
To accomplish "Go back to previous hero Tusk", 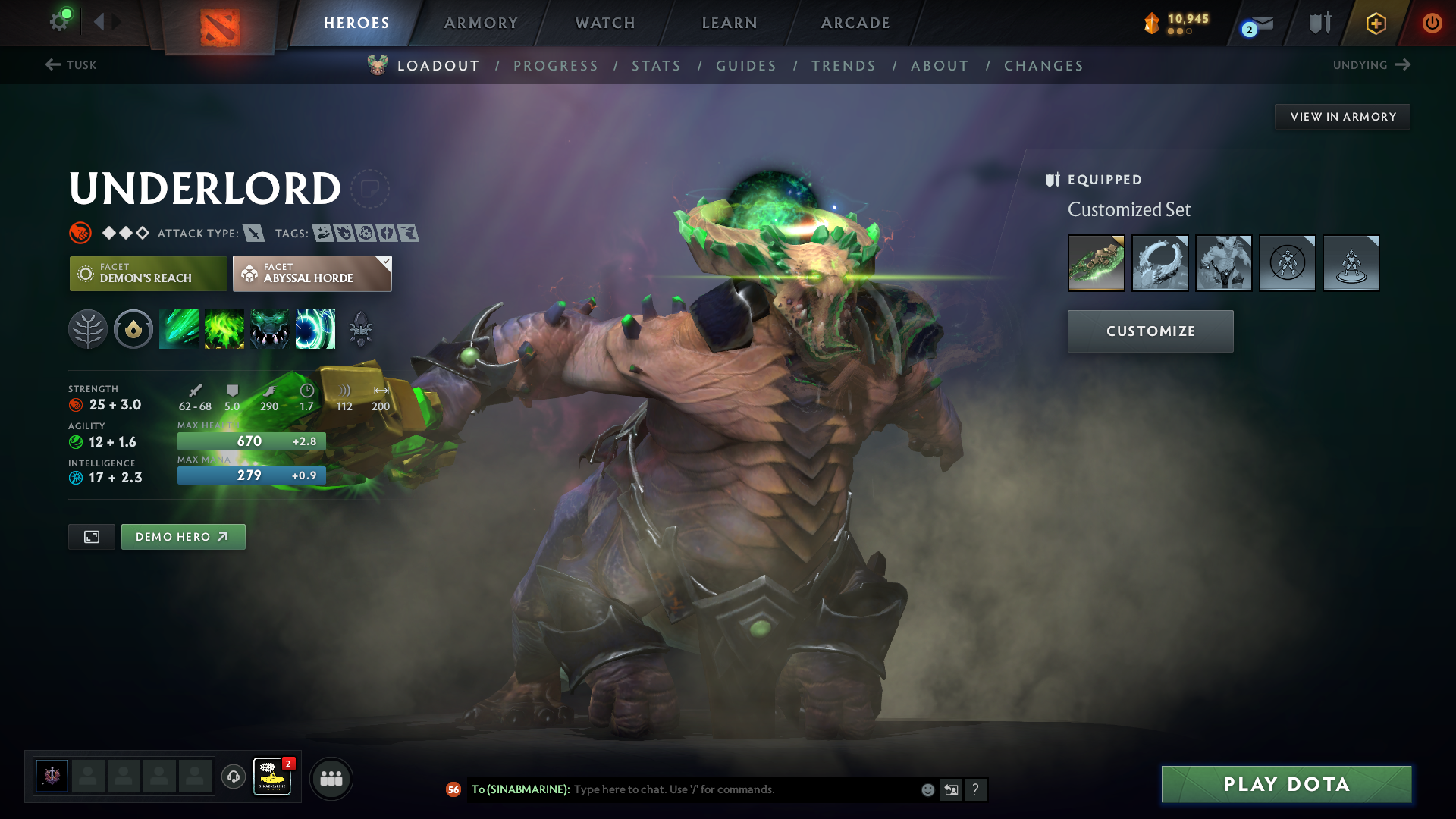I will [71, 65].
